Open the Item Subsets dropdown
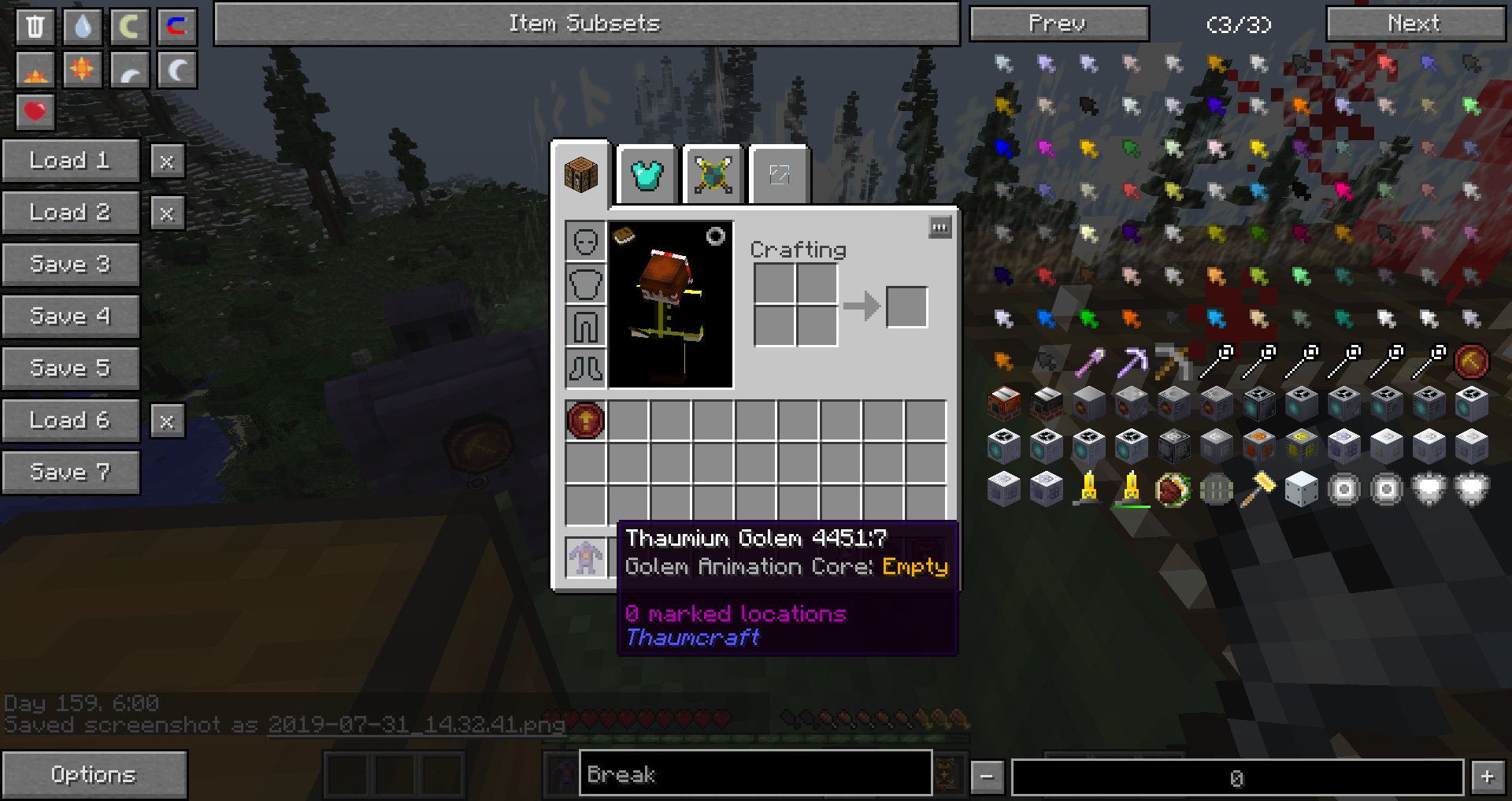 [586, 23]
